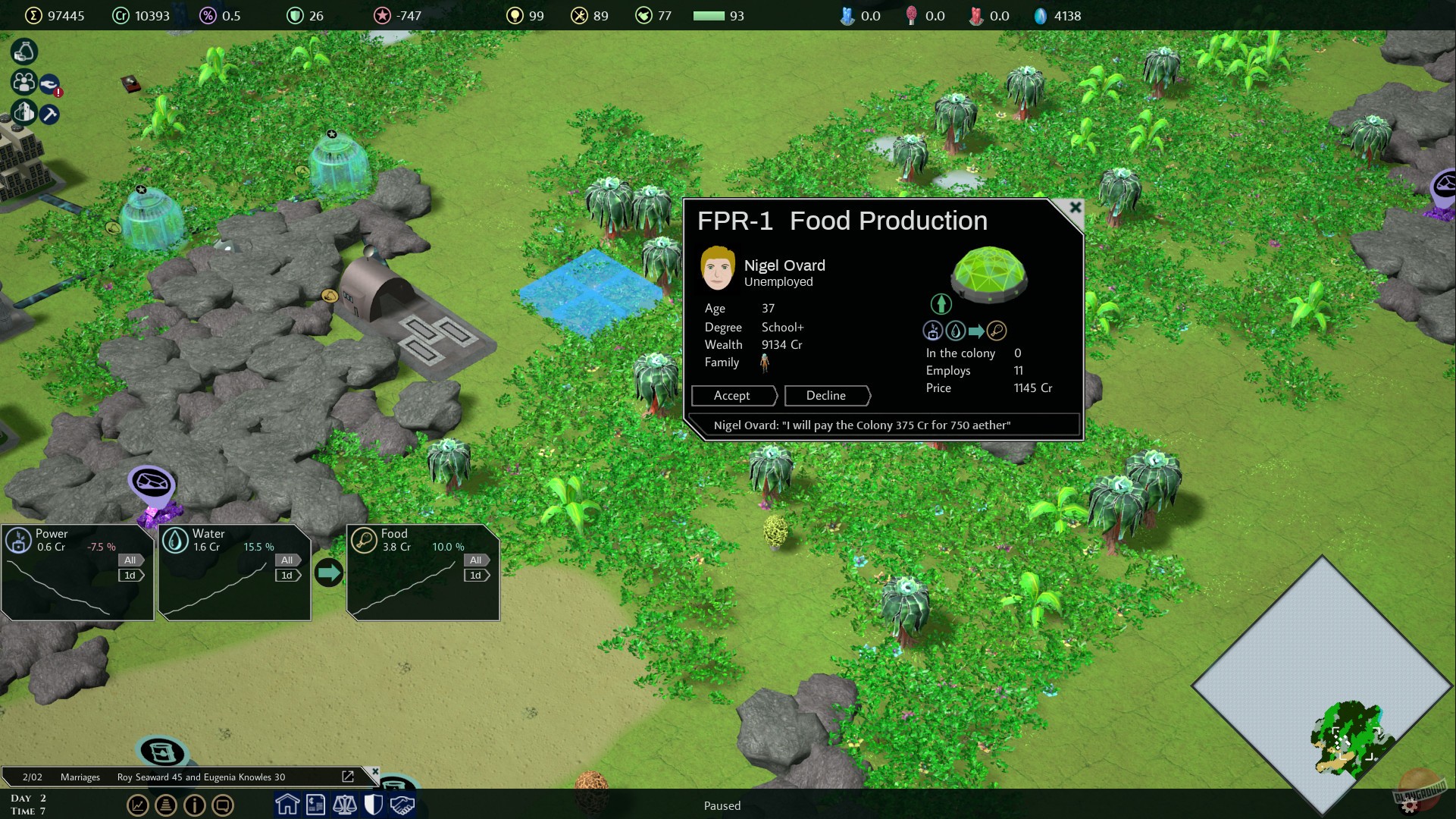
Task: Switch to the Defense shield tab
Action: coord(372,805)
